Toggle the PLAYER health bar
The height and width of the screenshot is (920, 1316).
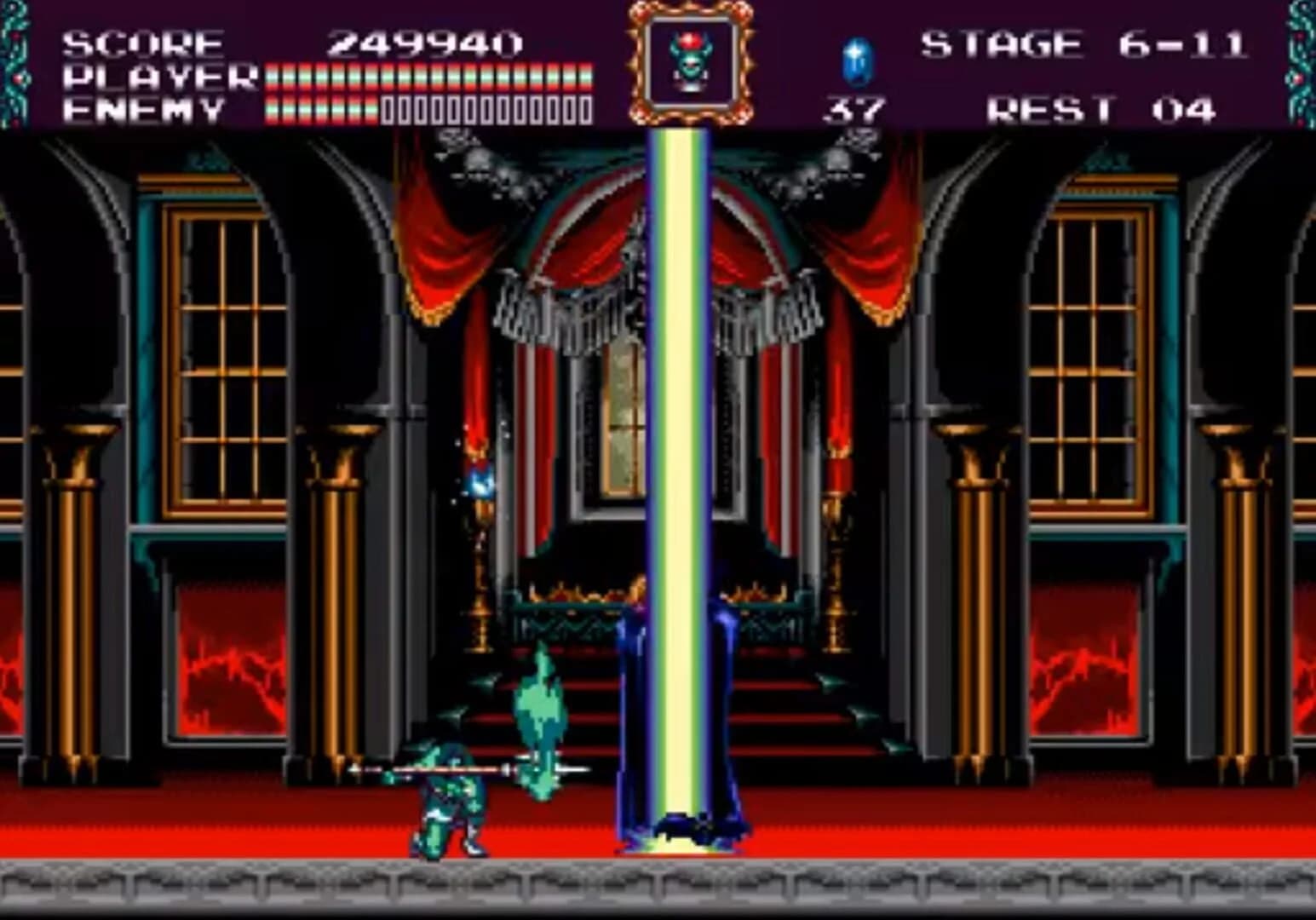(426, 76)
